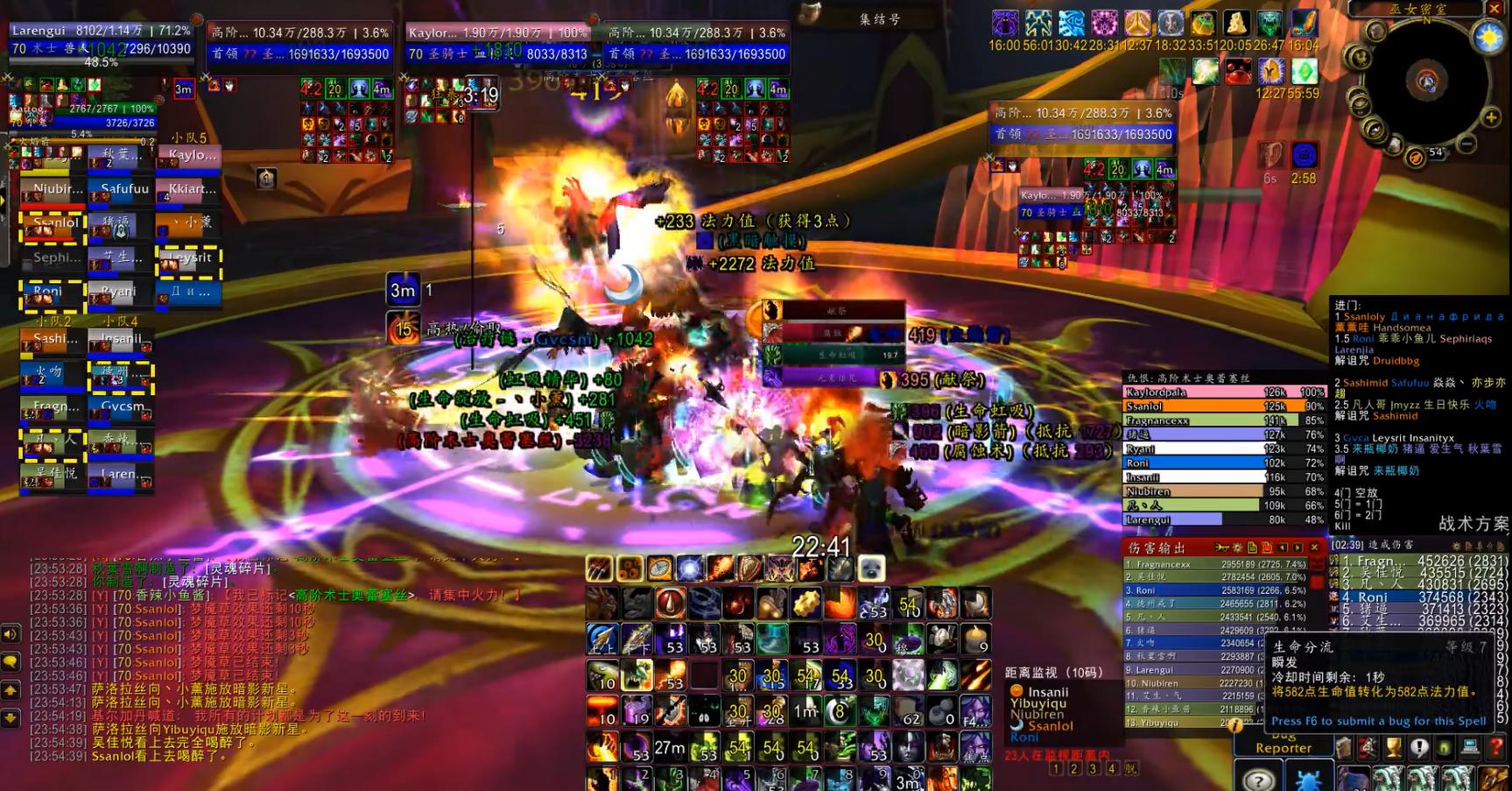Zoom in on the minimap

click(1491, 117)
